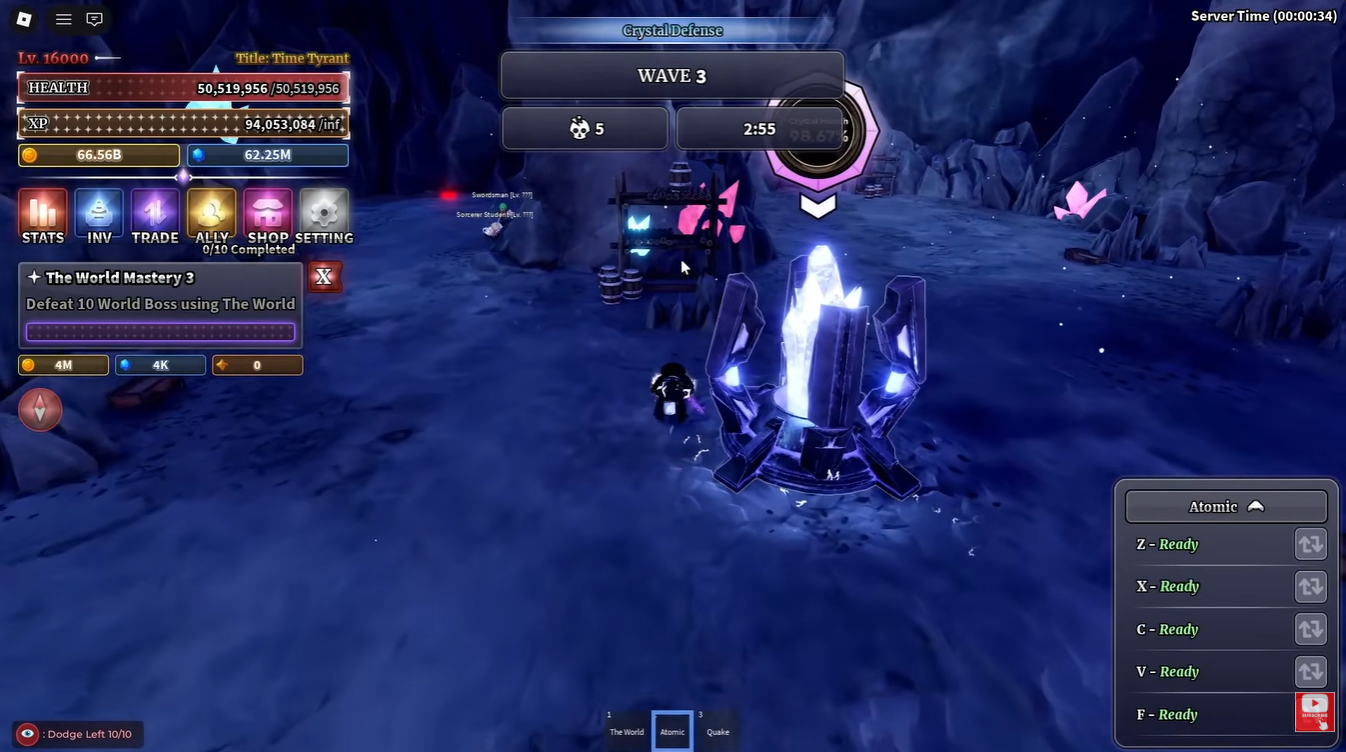This screenshot has height=752, width=1346.
Task: Click The World Mastery progress bar
Action: click(x=160, y=331)
